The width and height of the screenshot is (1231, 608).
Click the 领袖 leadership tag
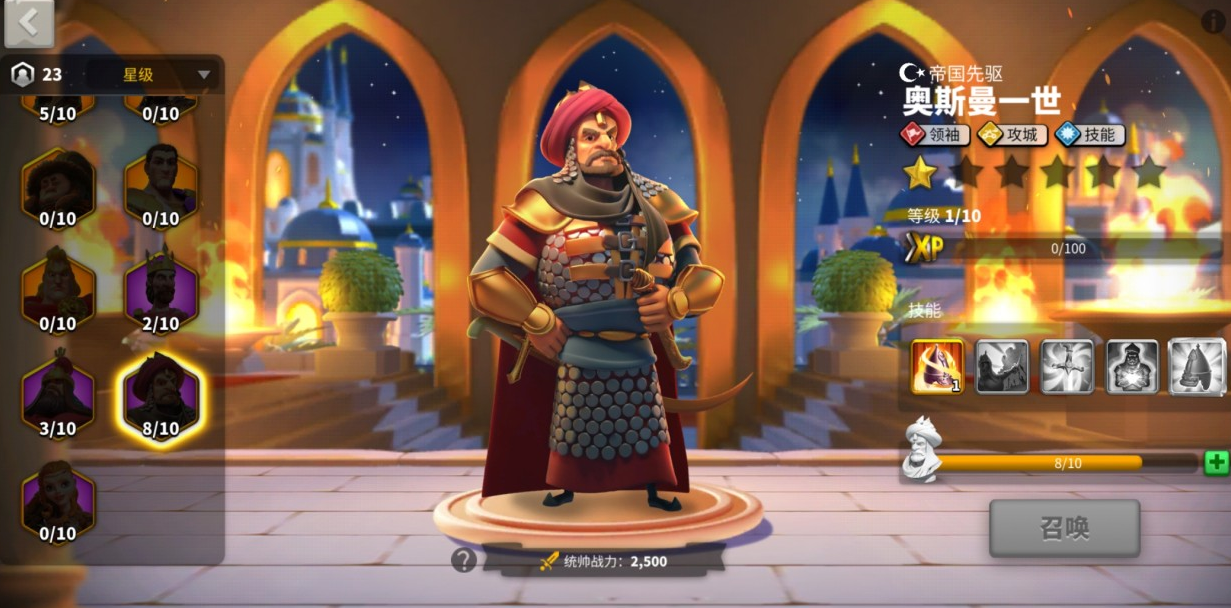coord(936,134)
